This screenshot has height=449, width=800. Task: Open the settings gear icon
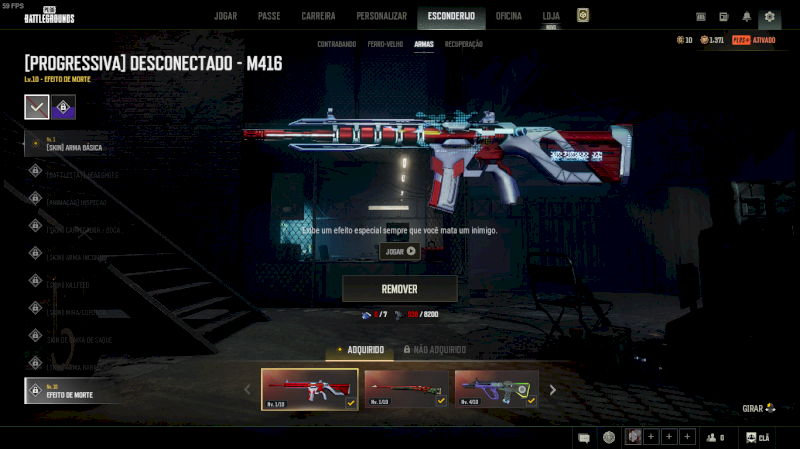click(x=769, y=16)
